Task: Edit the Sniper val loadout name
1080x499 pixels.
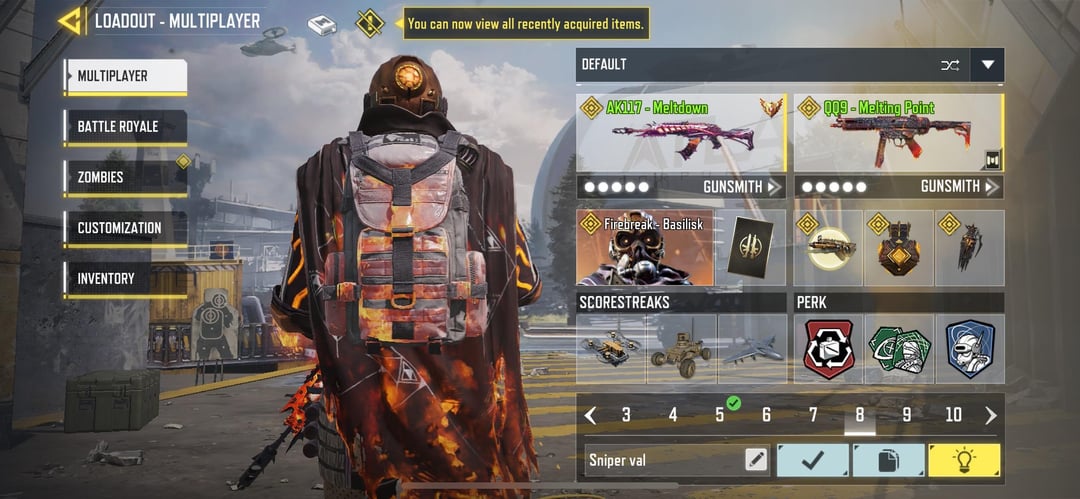Action: (x=757, y=460)
